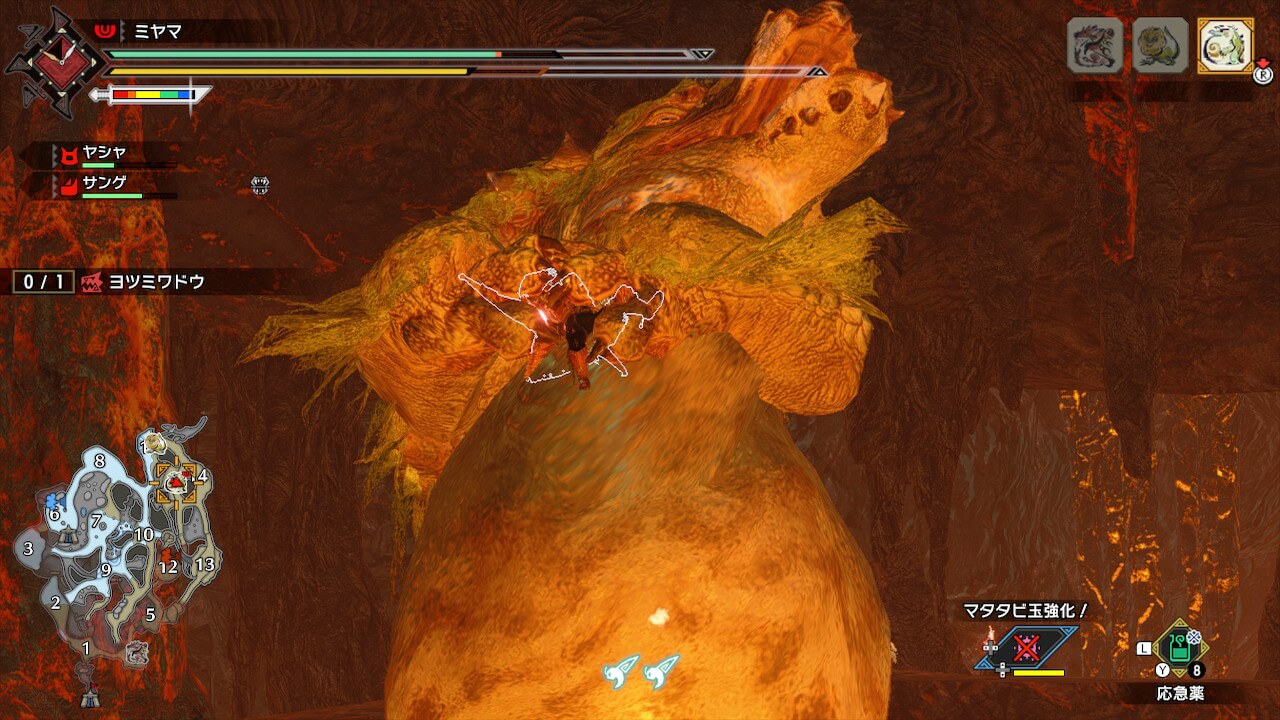Select the highlighted green serpent monster icon
The image size is (1280, 720).
point(1225,45)
